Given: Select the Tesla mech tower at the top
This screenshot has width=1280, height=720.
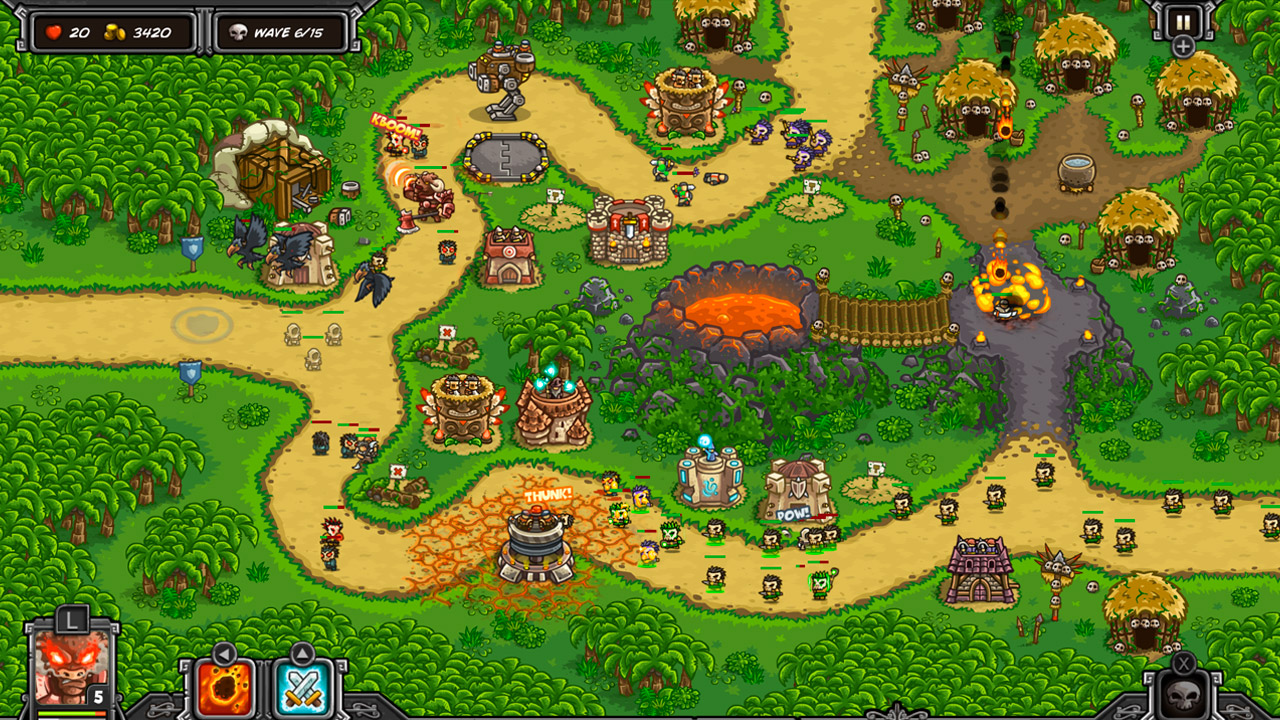Looking at the screenshot, I should pos(505,75).
